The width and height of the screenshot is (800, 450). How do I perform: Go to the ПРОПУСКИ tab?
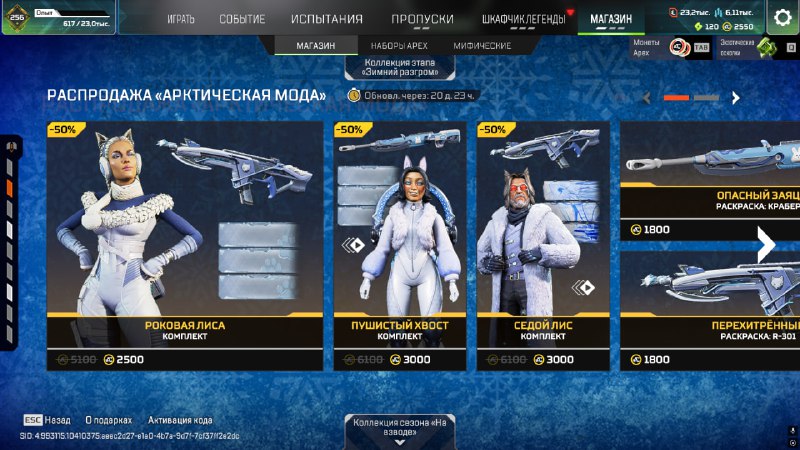422,19
